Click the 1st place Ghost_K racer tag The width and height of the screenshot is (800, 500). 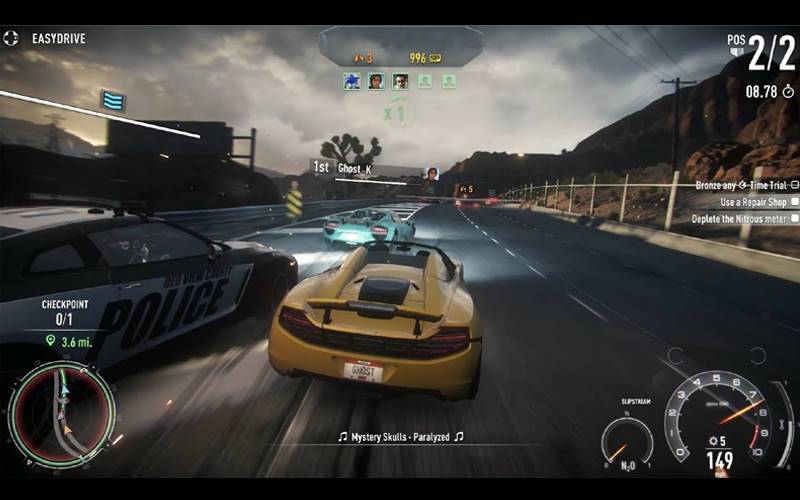coord(345,168)
